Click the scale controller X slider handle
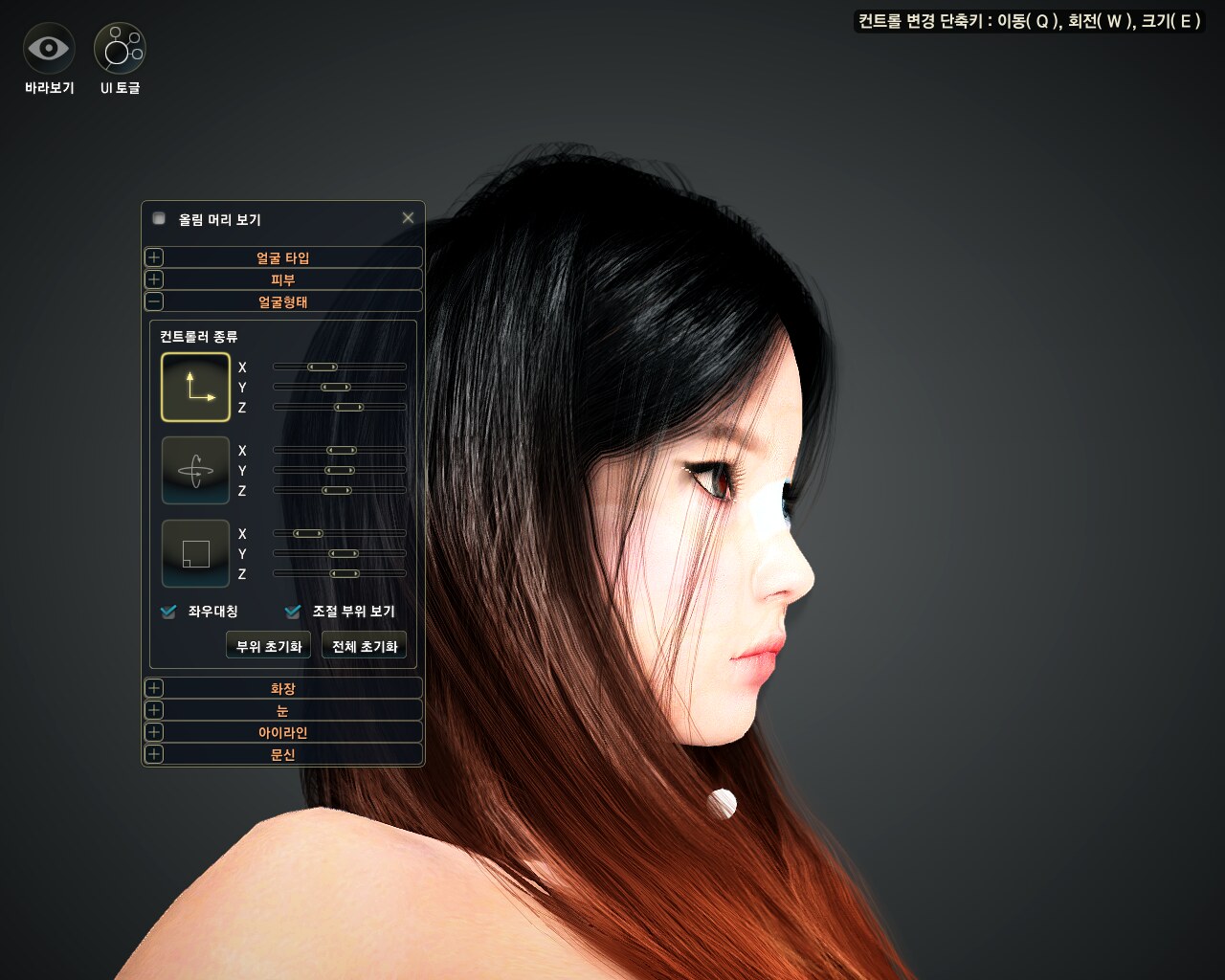The width and height of the screenshot is (1225, 980). [307, 533]
